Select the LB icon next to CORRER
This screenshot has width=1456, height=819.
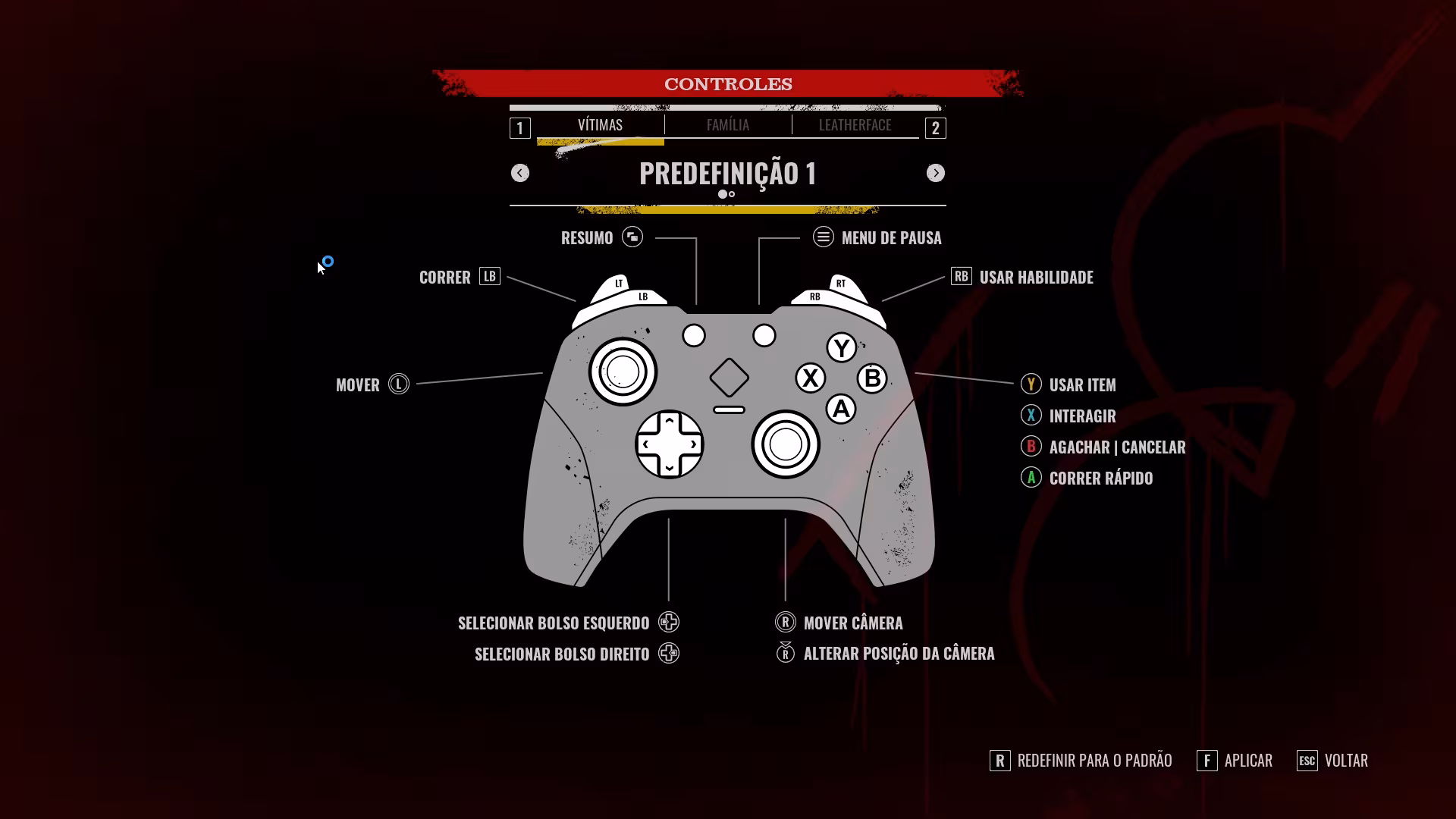490,277
